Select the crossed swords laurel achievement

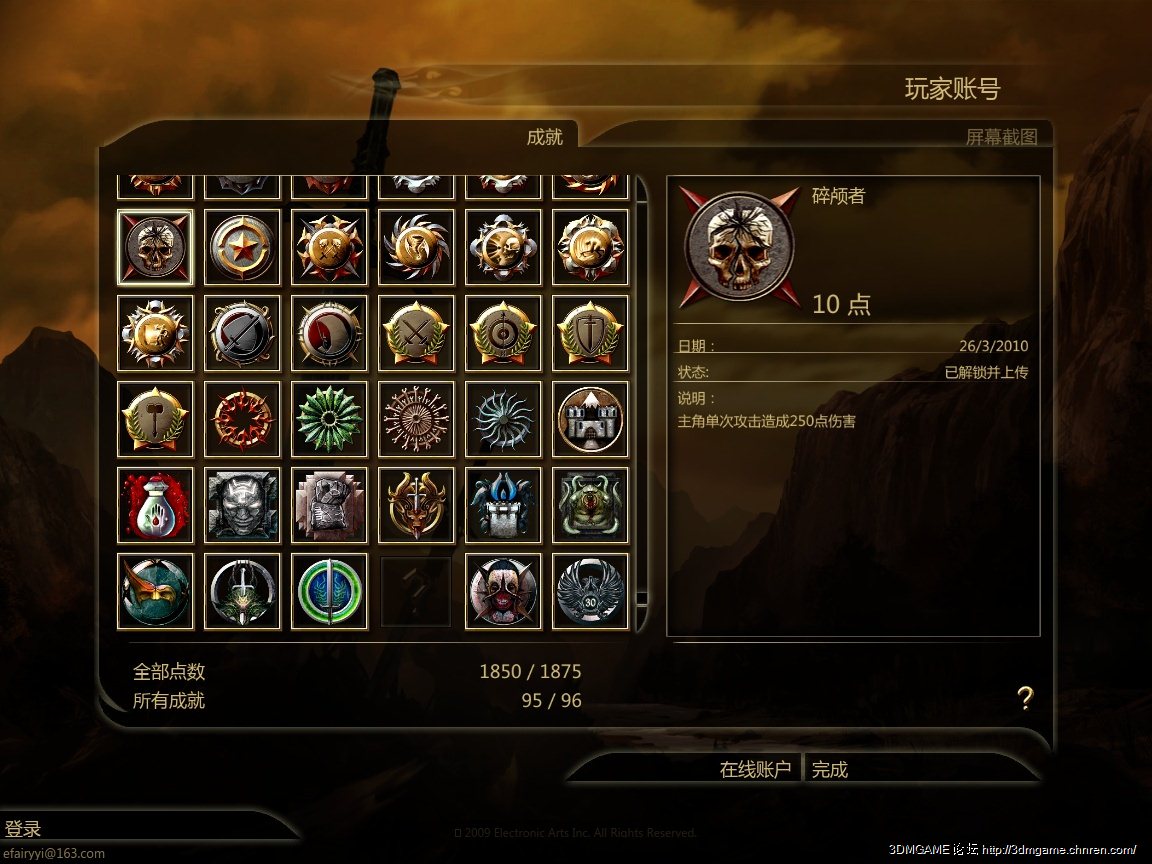tap(416, 333)
